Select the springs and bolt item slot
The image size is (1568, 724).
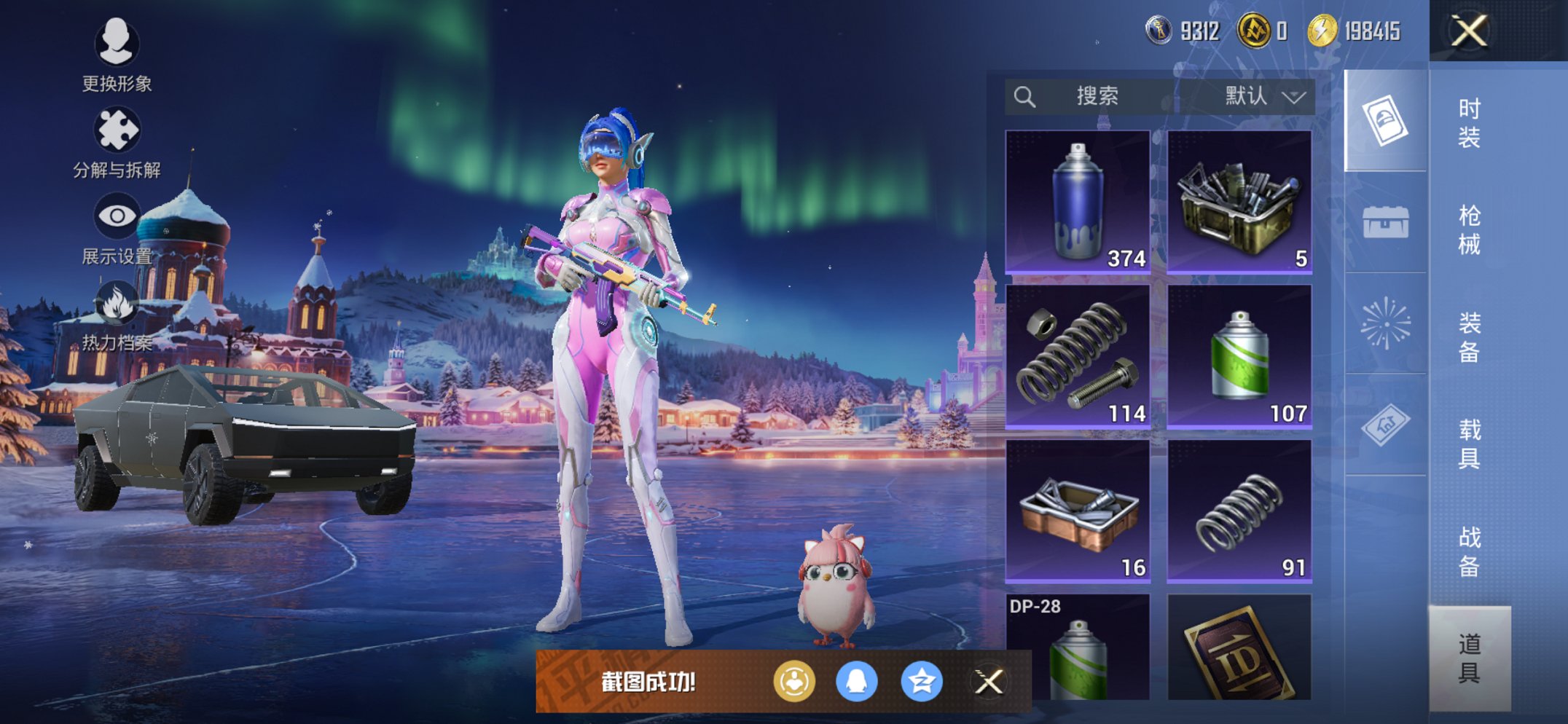pyautogui.click(x=1078, y=356)
